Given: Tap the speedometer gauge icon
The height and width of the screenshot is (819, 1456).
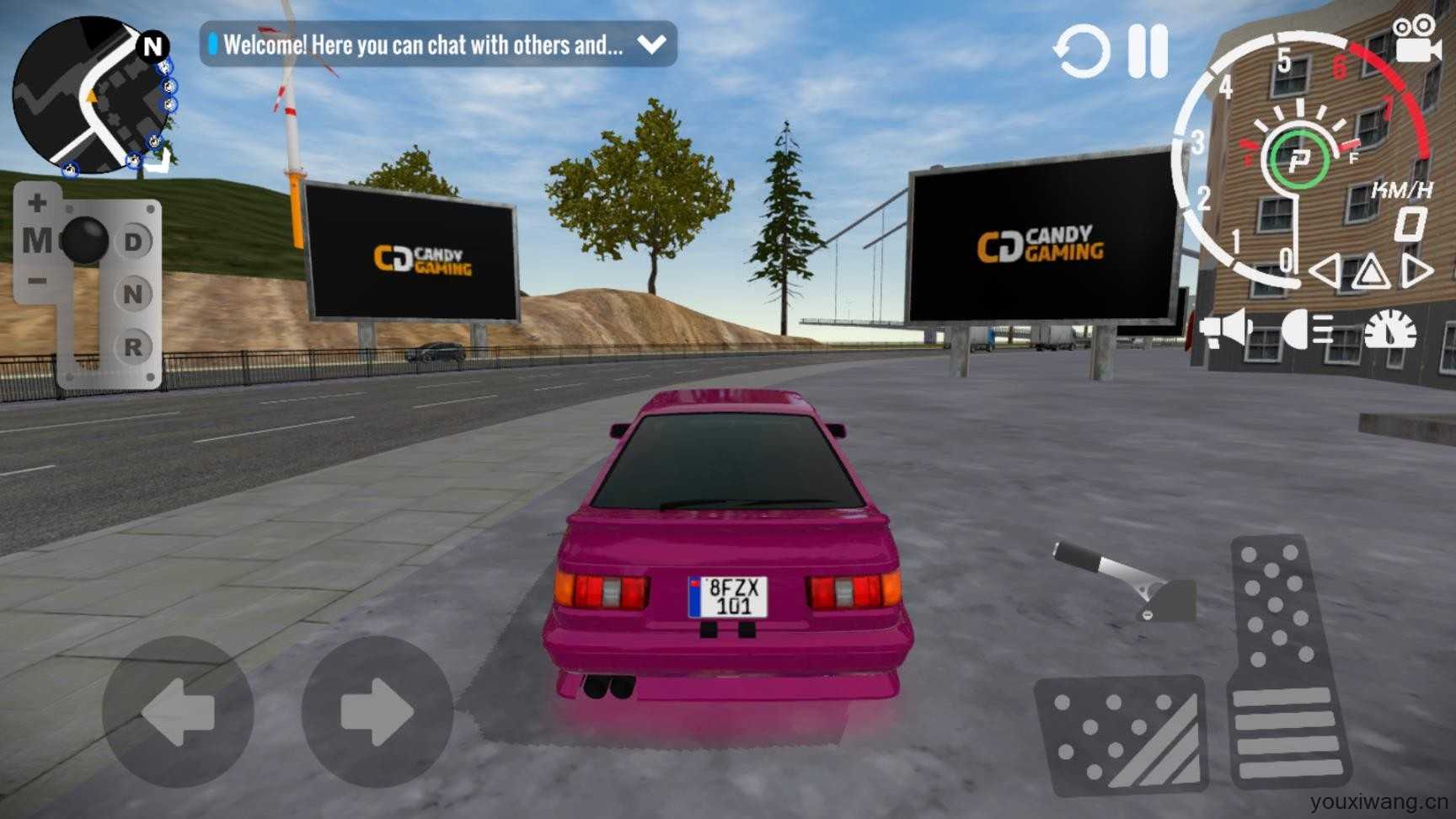Looking at the screenshot, I should click(x=1390, y=329).
